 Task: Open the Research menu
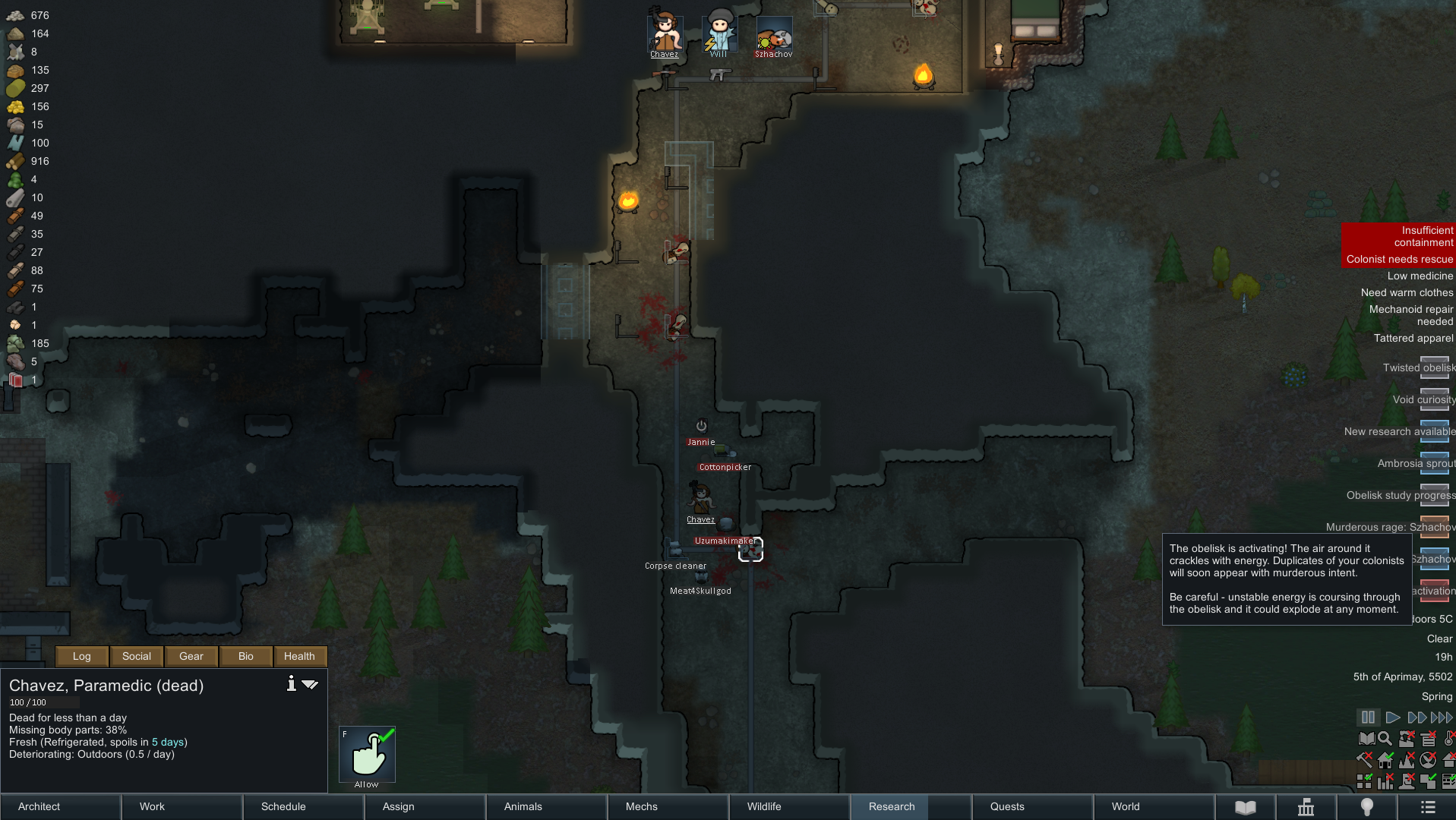click(892, 806)
